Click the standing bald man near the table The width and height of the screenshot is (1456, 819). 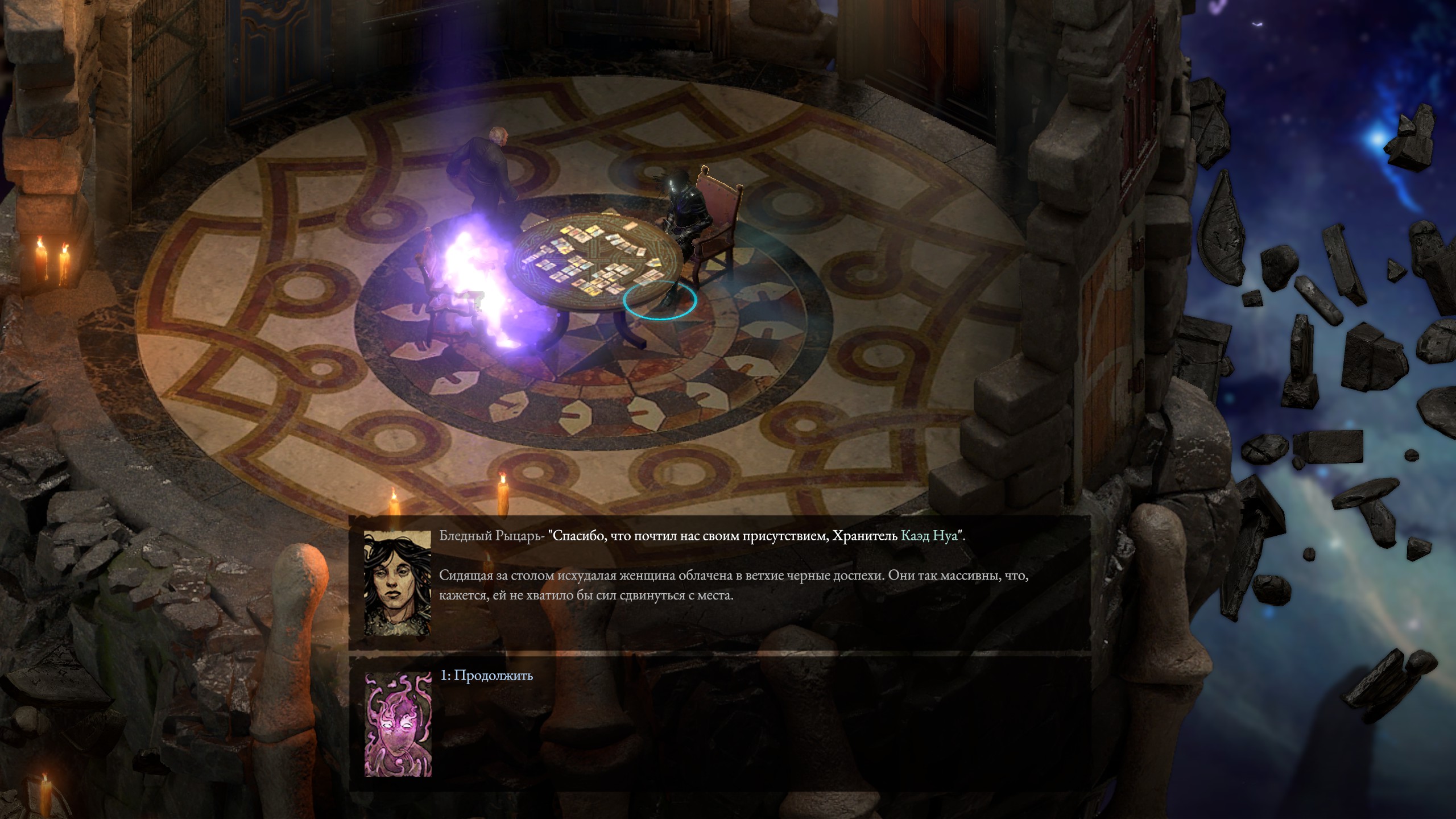[486, 165]
